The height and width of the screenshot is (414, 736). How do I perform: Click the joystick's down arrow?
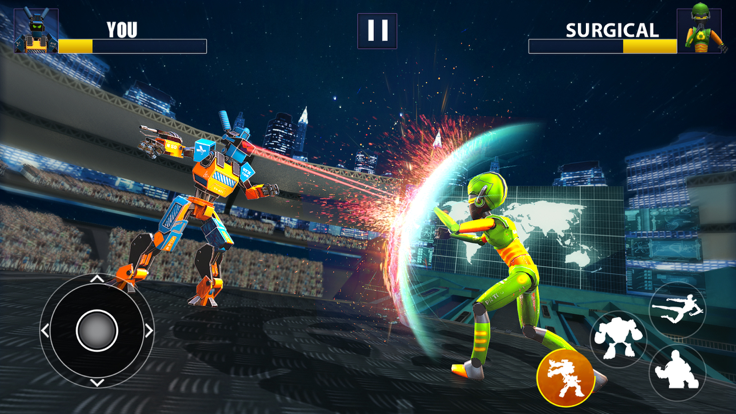[97, 381]
